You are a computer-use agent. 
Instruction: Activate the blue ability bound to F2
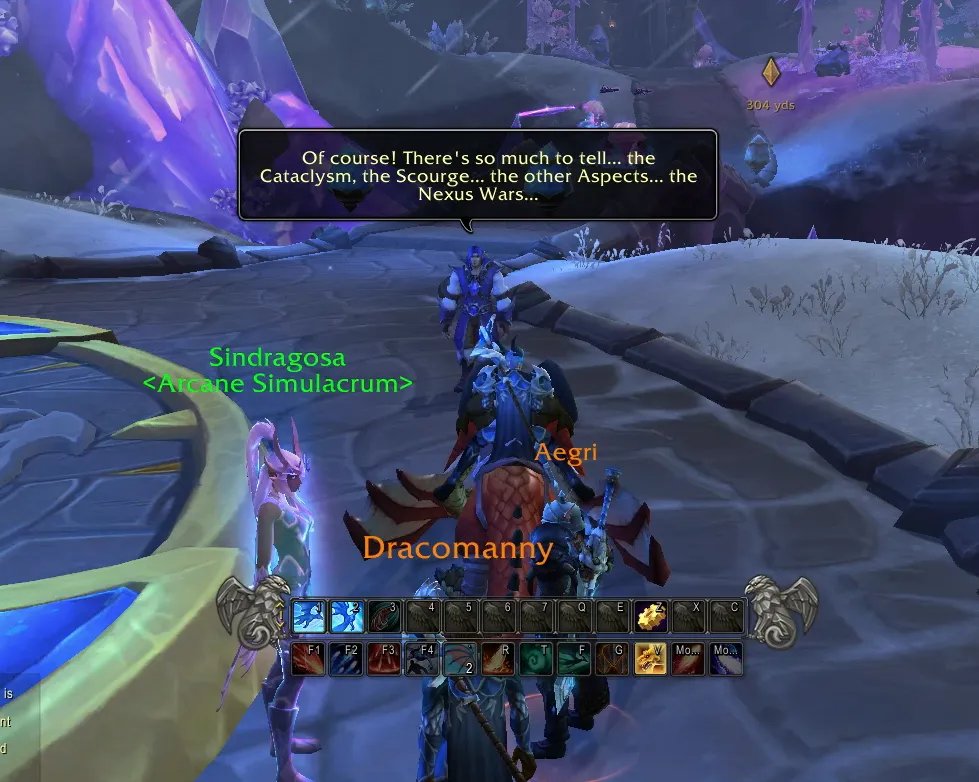coord(347,659)
